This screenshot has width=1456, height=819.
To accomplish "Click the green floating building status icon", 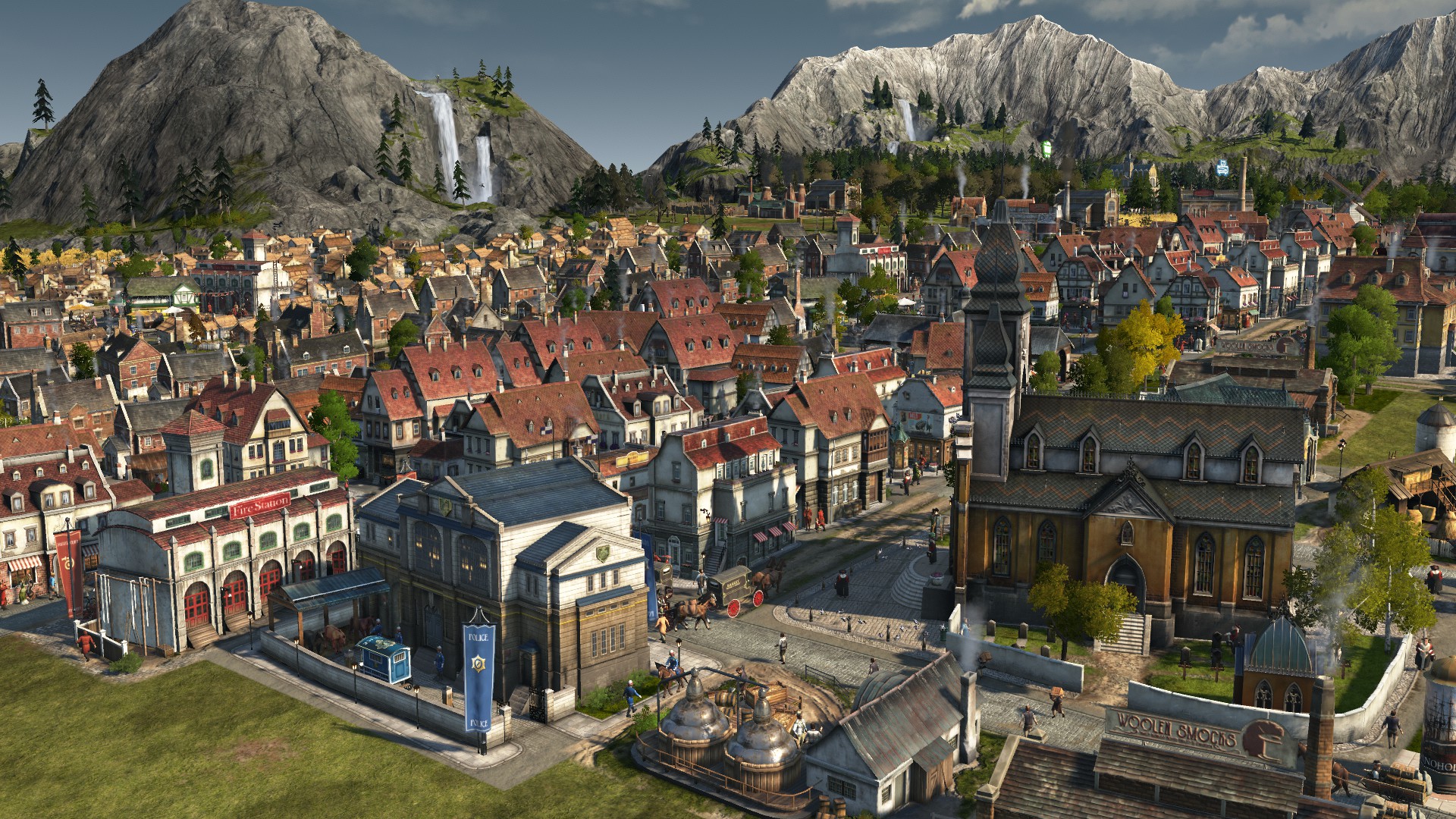I will point(1047,148).
